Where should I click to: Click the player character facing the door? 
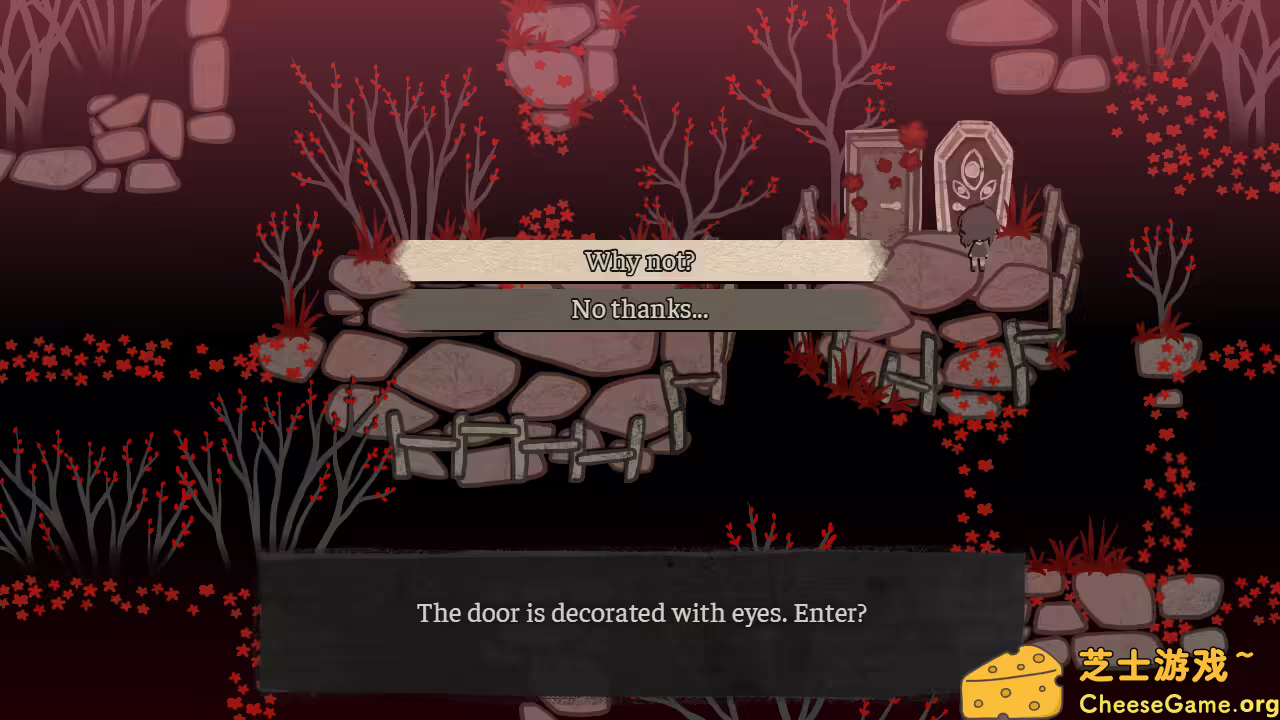pos(978,230)
